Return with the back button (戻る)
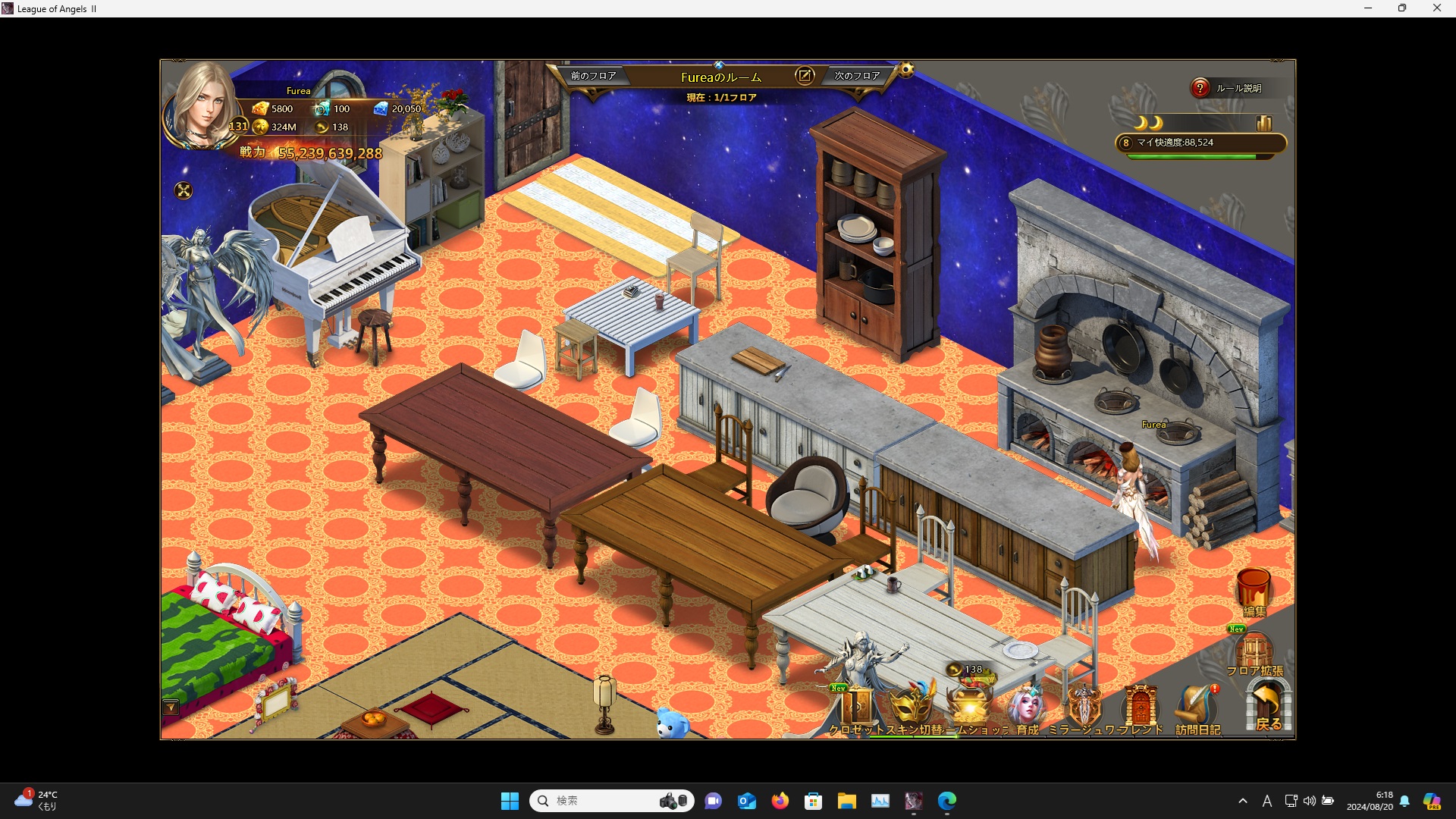Screen dimensions: 1456x819 tap(1268, 707)
